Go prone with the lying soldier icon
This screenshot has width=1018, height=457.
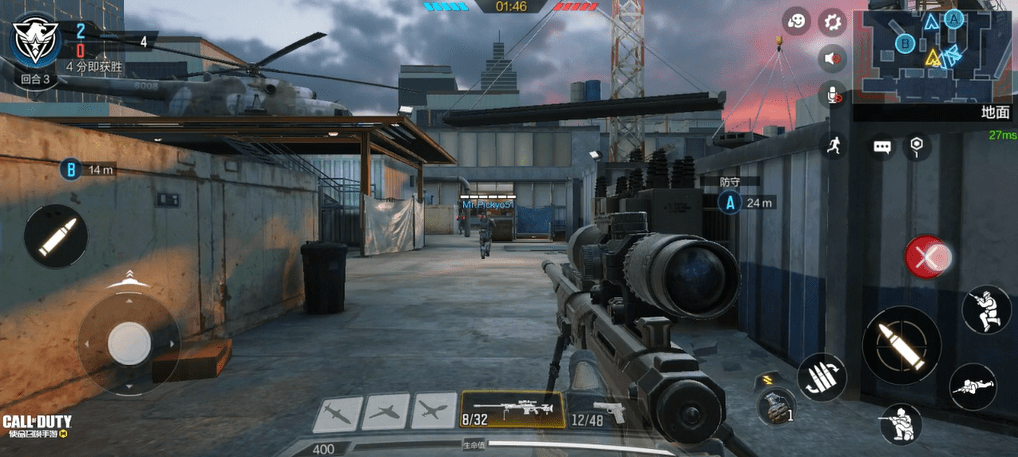pos(971,386)
